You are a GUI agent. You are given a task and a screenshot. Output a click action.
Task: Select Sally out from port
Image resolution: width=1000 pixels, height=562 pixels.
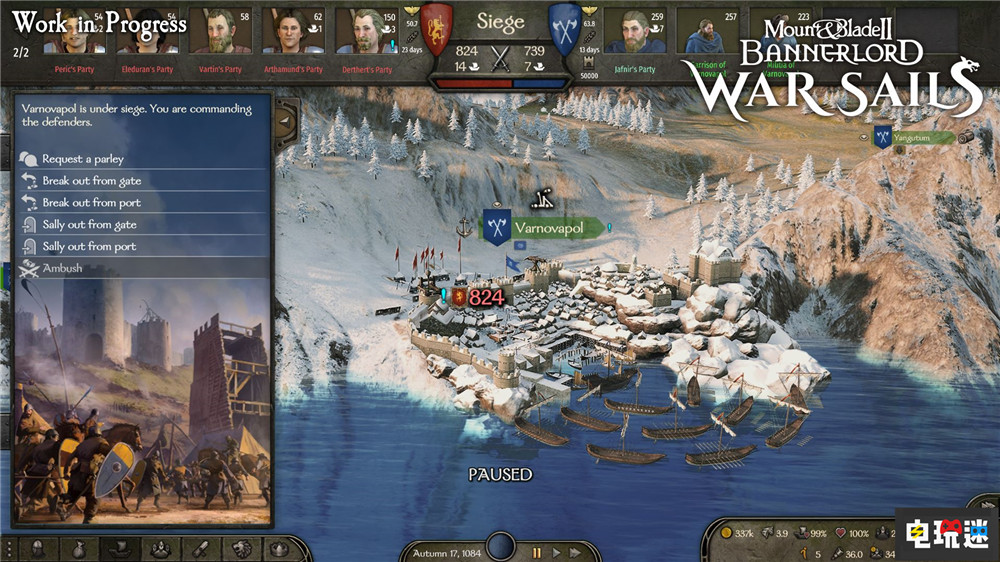click(89, 247)
